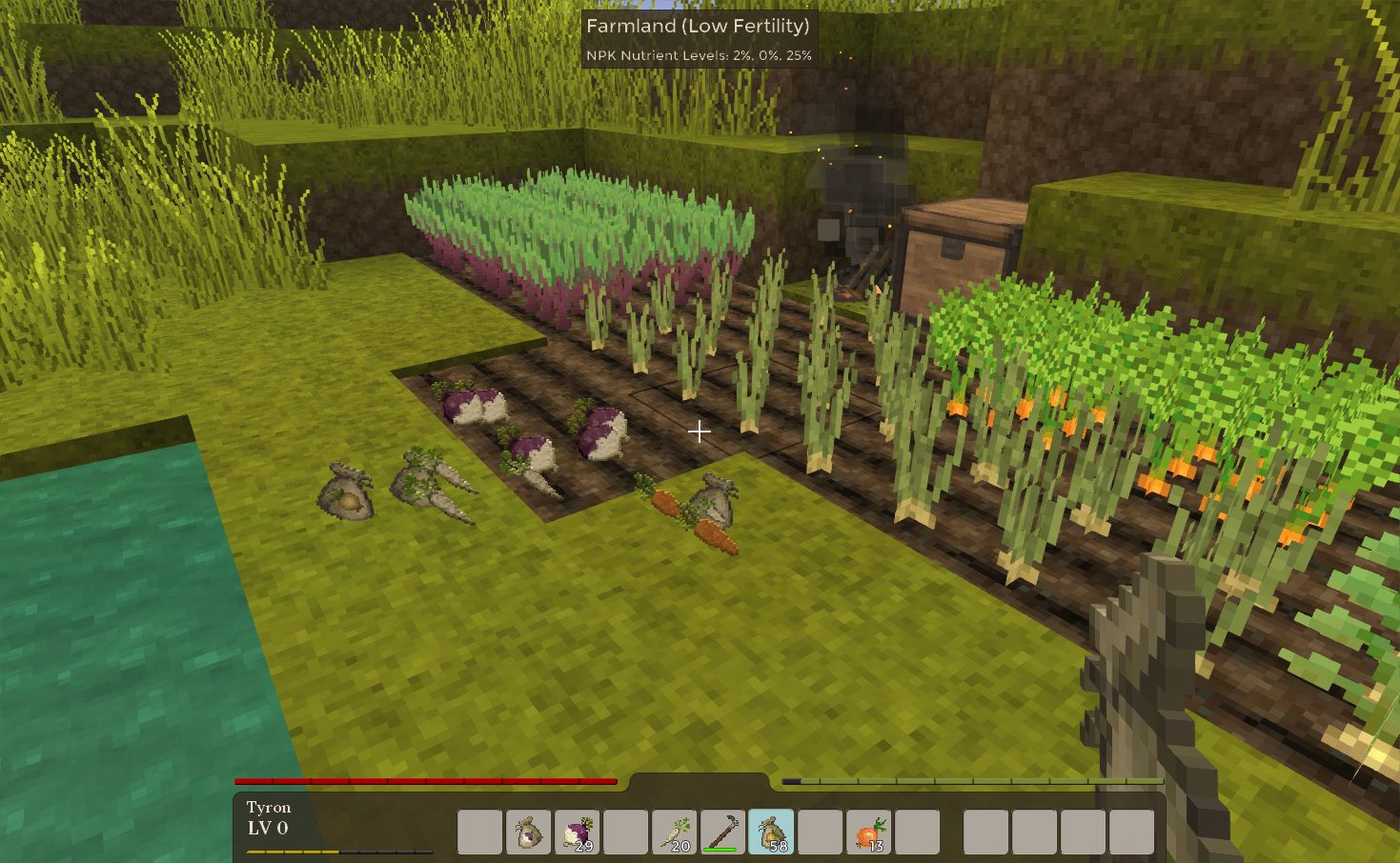1400x863 pixels.
Task: Click the dropped seed bag on the grass
Action: (x=346, y=493)
